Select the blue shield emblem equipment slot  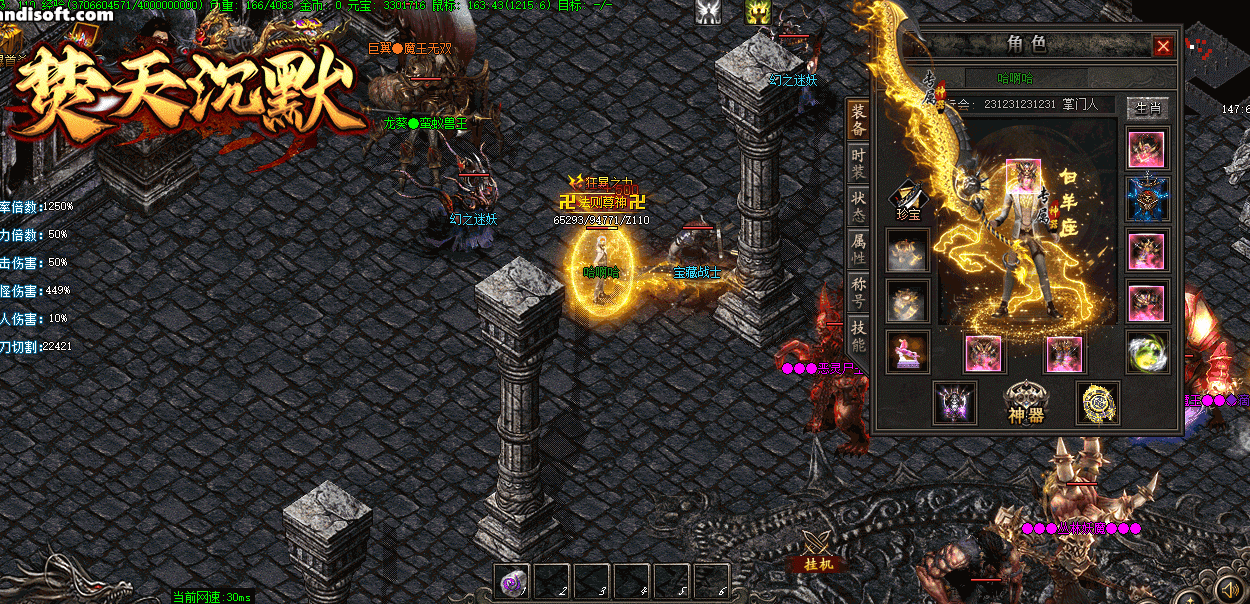1146,198
